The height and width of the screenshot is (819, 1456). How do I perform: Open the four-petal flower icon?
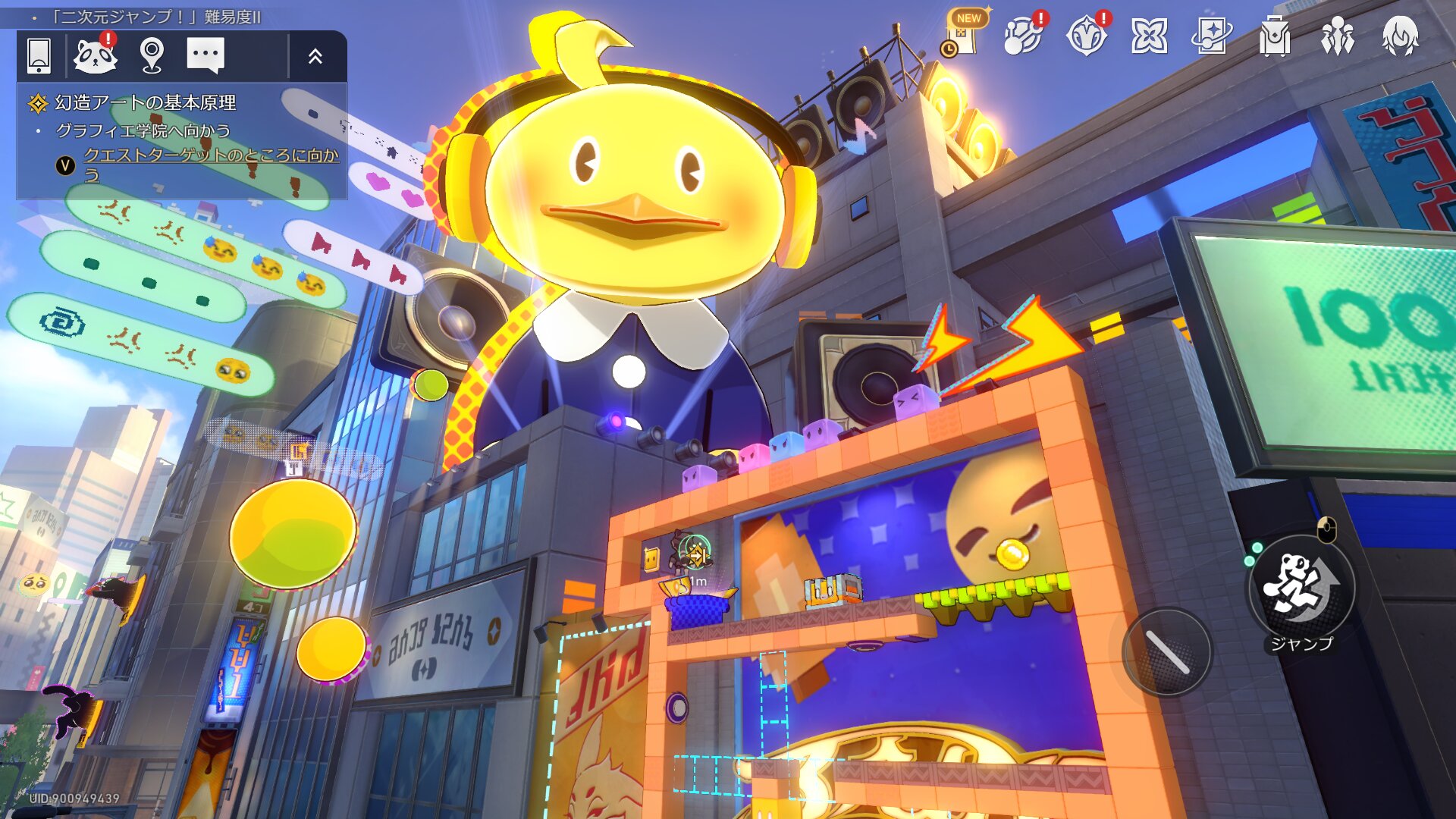1149,36
